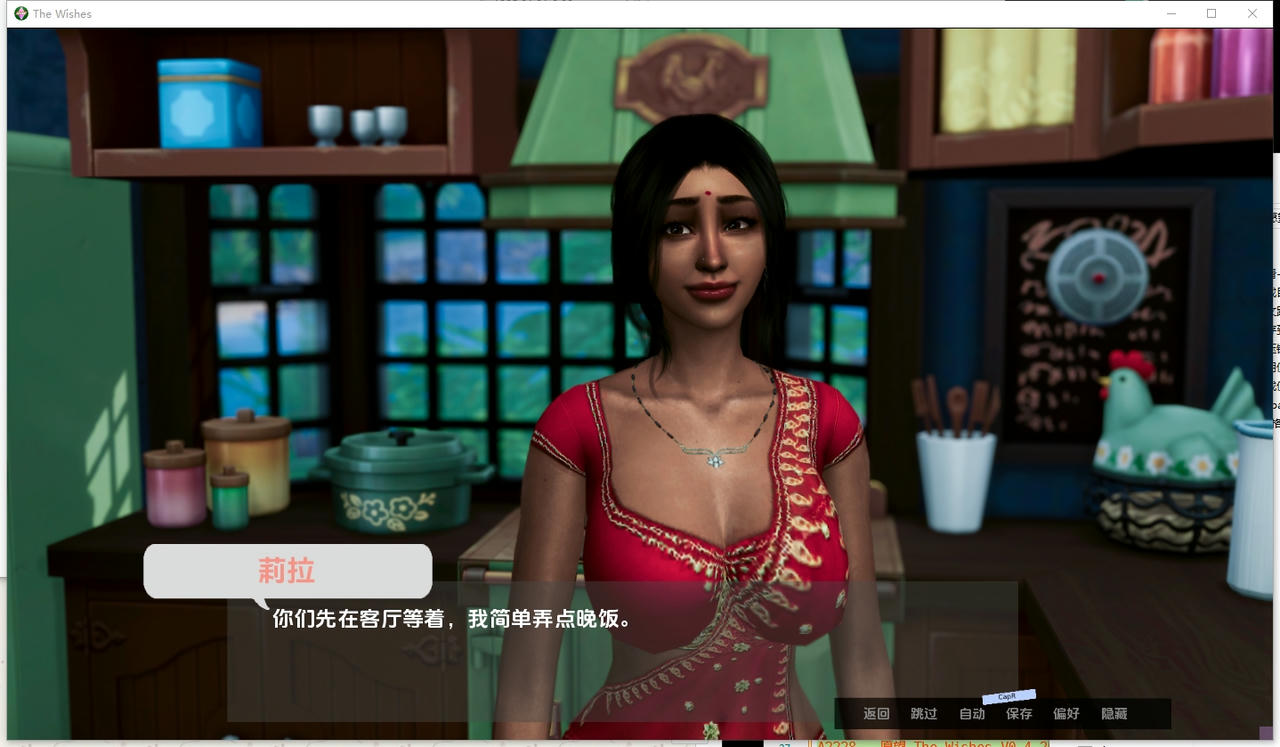Image resolution: width=1280 pixels, height=747 pixels.
Task: Open the 偏好 (Preferences) settings
Action: [x=1066, y=714]
